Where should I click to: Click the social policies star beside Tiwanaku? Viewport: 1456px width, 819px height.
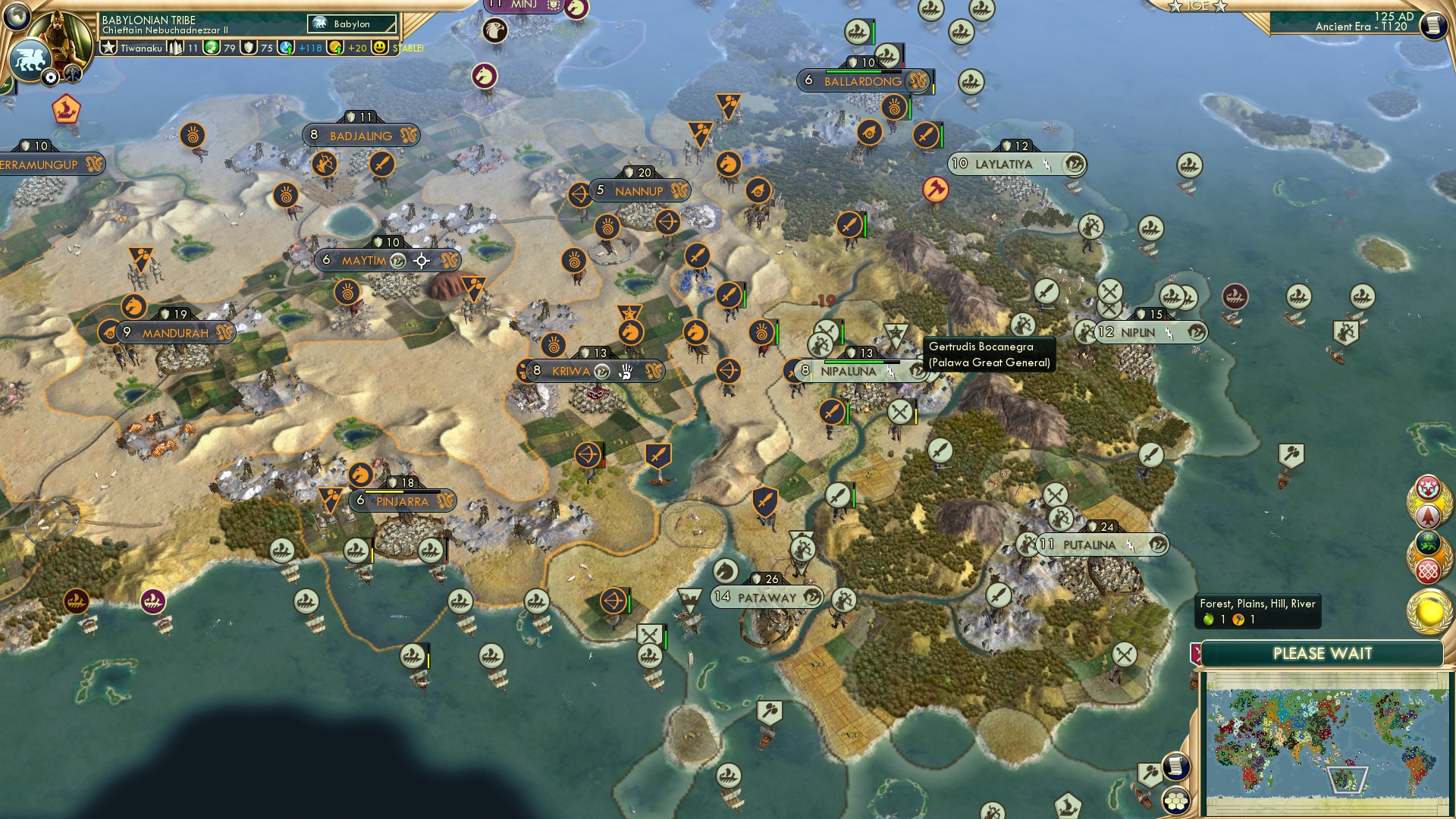[108, 47]
